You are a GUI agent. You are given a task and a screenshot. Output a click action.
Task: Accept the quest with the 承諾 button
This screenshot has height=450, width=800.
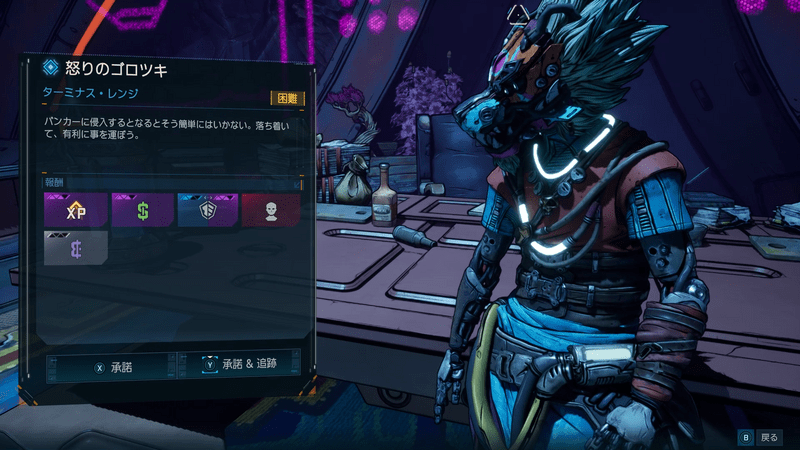pyautogui.click(x=112, y=367)
